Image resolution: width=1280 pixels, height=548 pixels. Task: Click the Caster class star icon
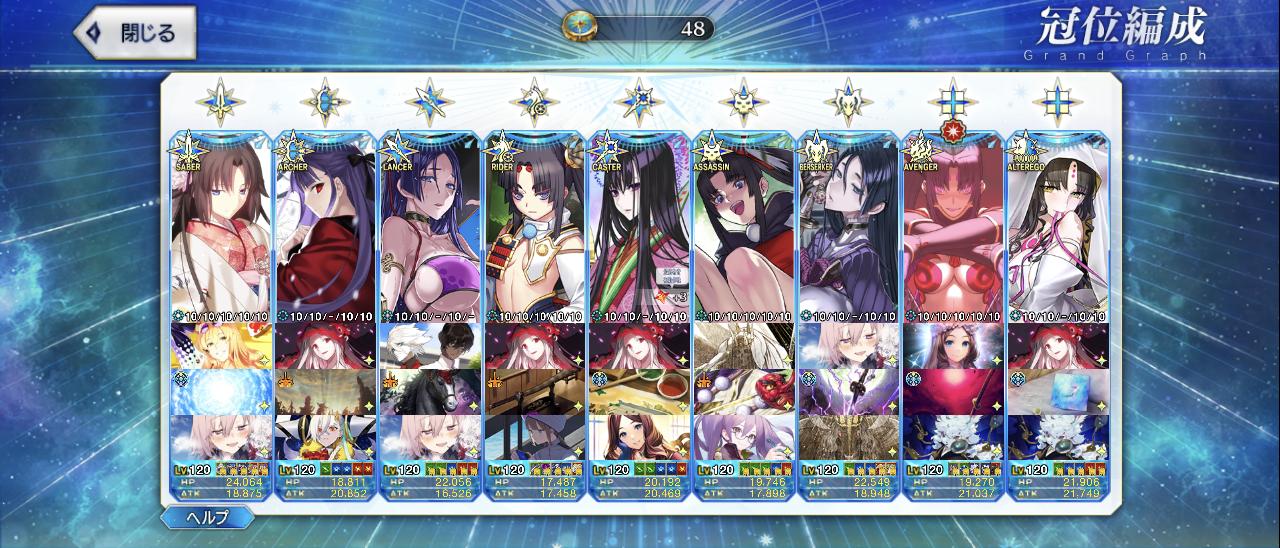coord(638,101)
